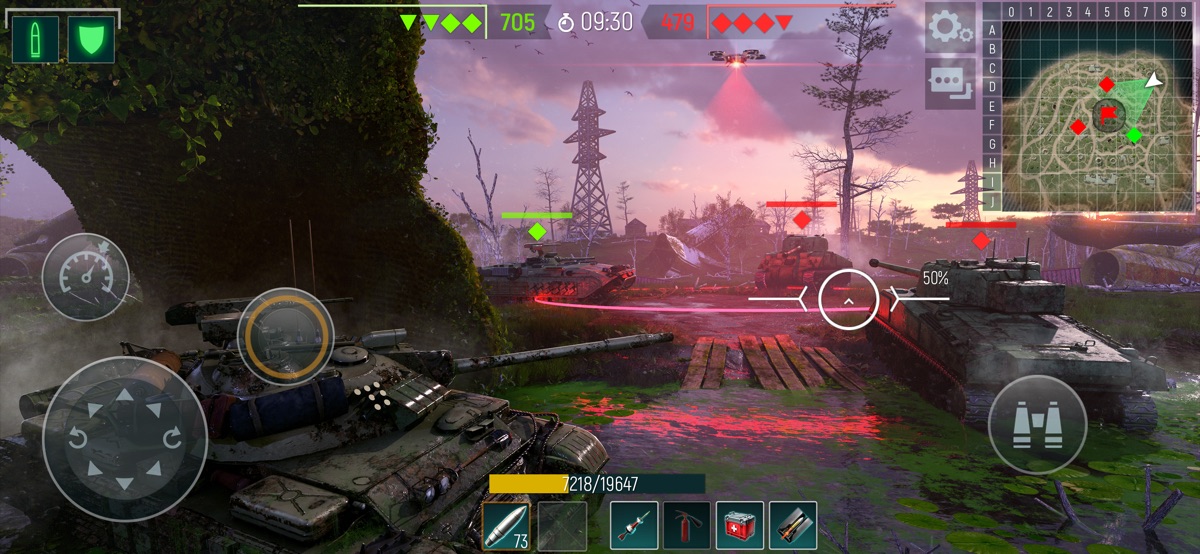The height and width of the screenshot is (554, 1200).
Task: Tap the green shield status icon
Action: [x=91, y=40]
